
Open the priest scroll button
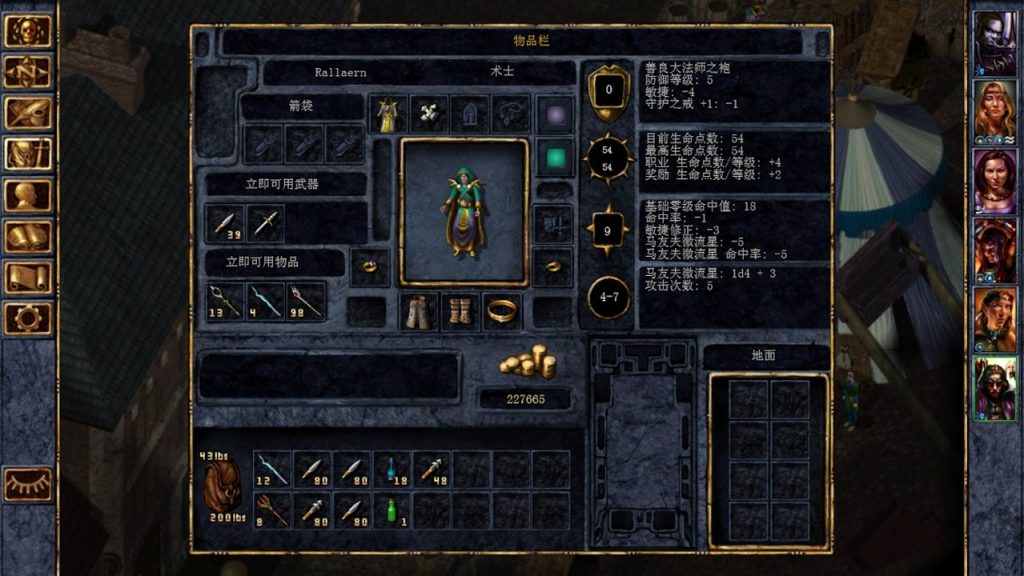[x=28, y=277]
